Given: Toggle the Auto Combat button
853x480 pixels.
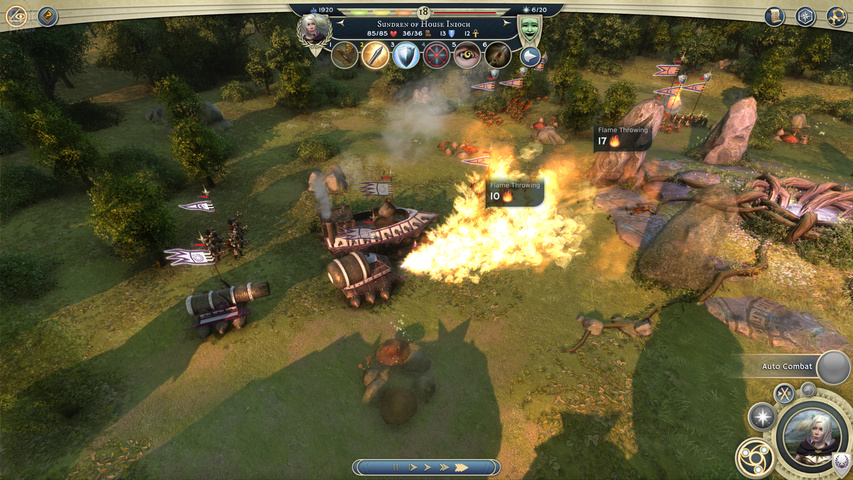Looking at the screenshot, I should pos(832,366).
